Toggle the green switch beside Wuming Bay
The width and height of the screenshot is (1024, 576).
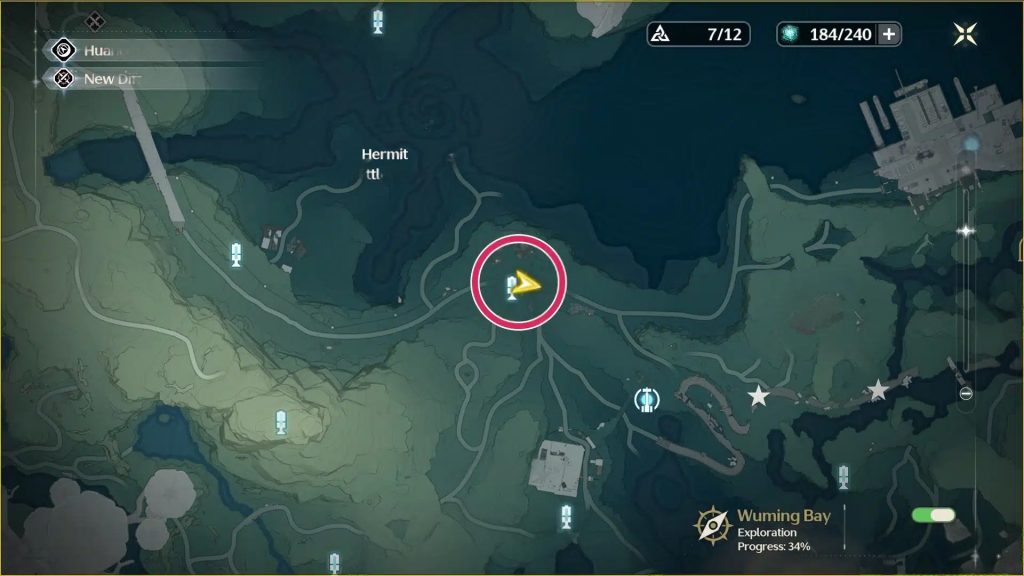[933, 515]
